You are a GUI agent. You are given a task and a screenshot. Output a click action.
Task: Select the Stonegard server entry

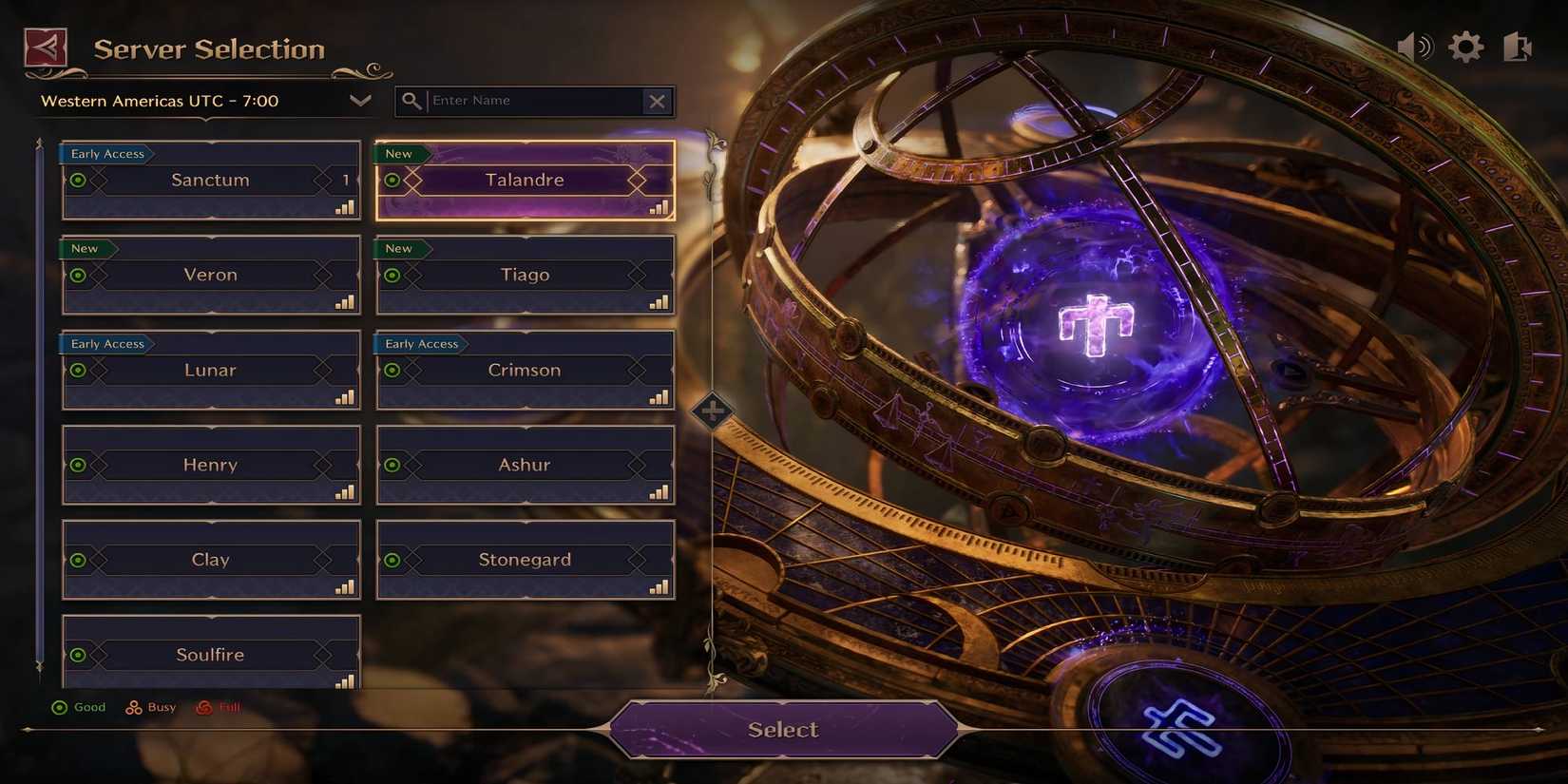pos(525,560)
